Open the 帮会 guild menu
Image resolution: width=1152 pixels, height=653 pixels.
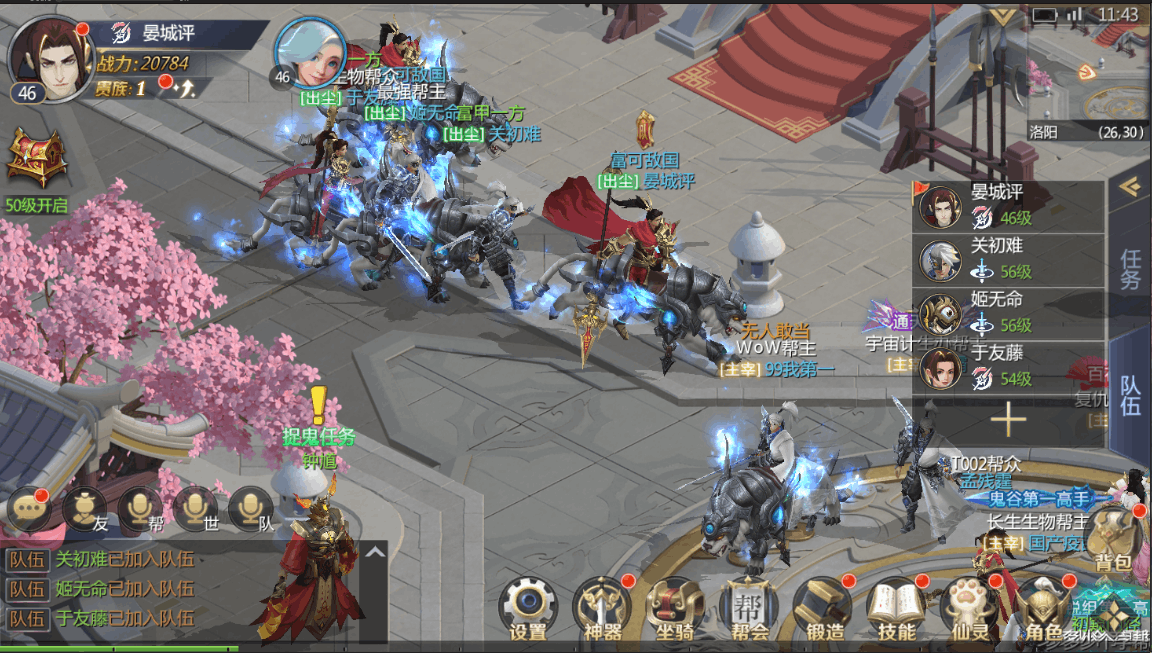749,606
